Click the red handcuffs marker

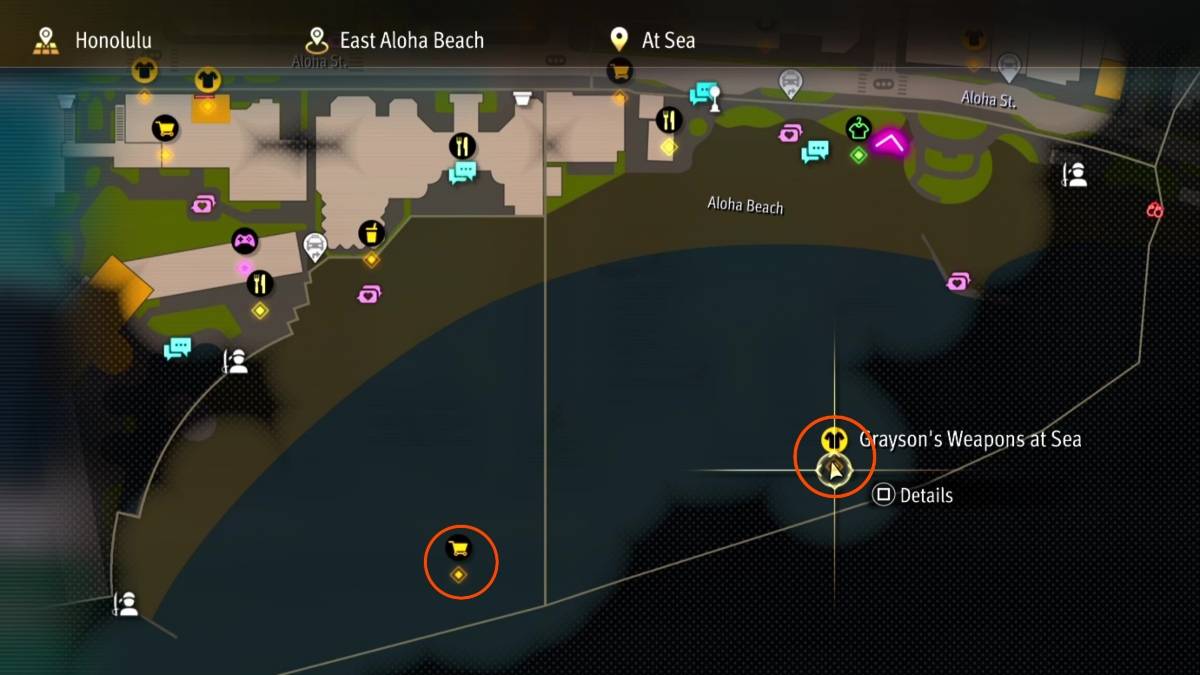[1155, 210]
